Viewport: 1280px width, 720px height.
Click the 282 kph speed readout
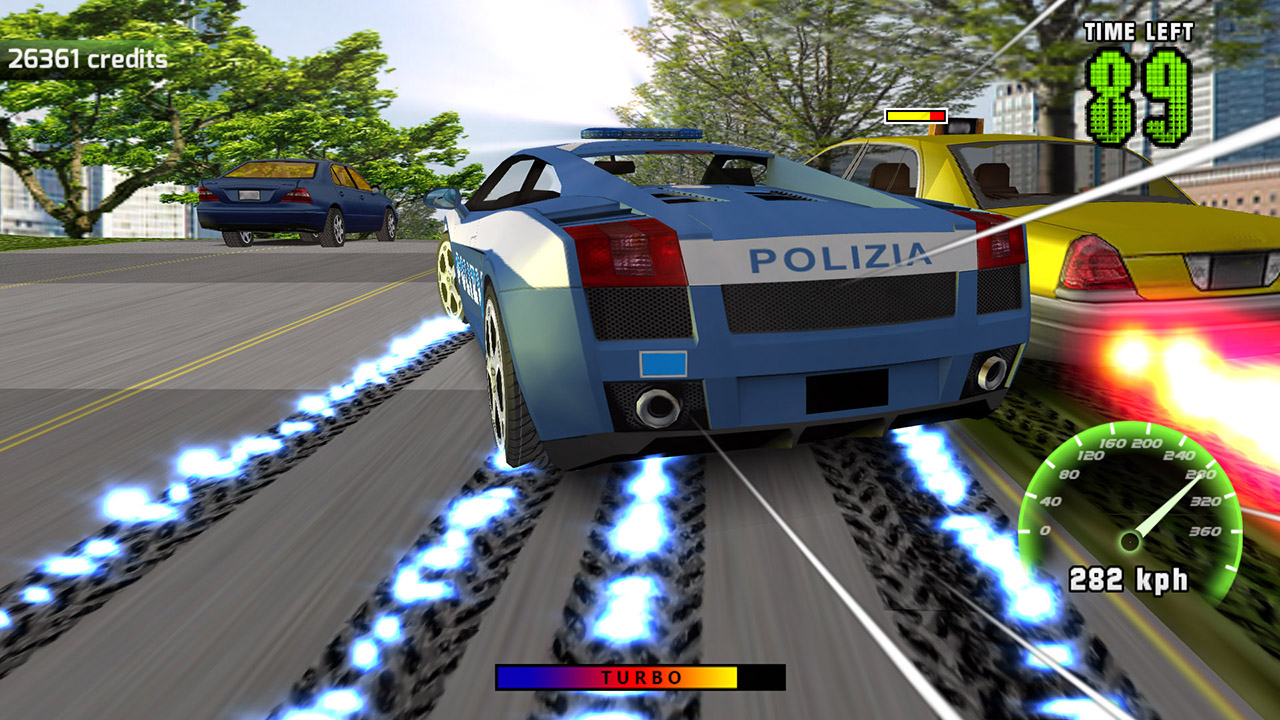[1129, 577]
